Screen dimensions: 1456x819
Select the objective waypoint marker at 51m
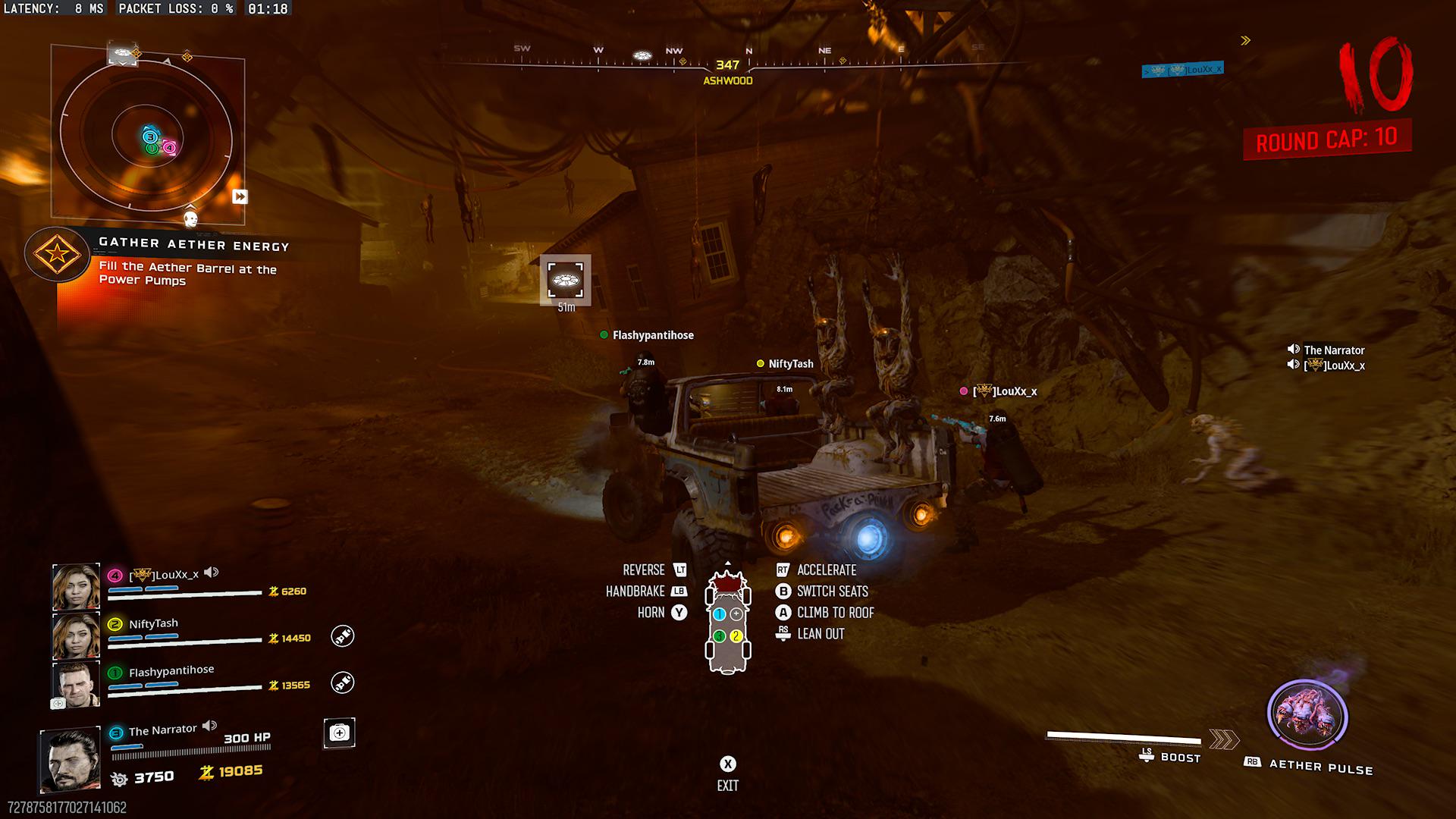(565, 280)
